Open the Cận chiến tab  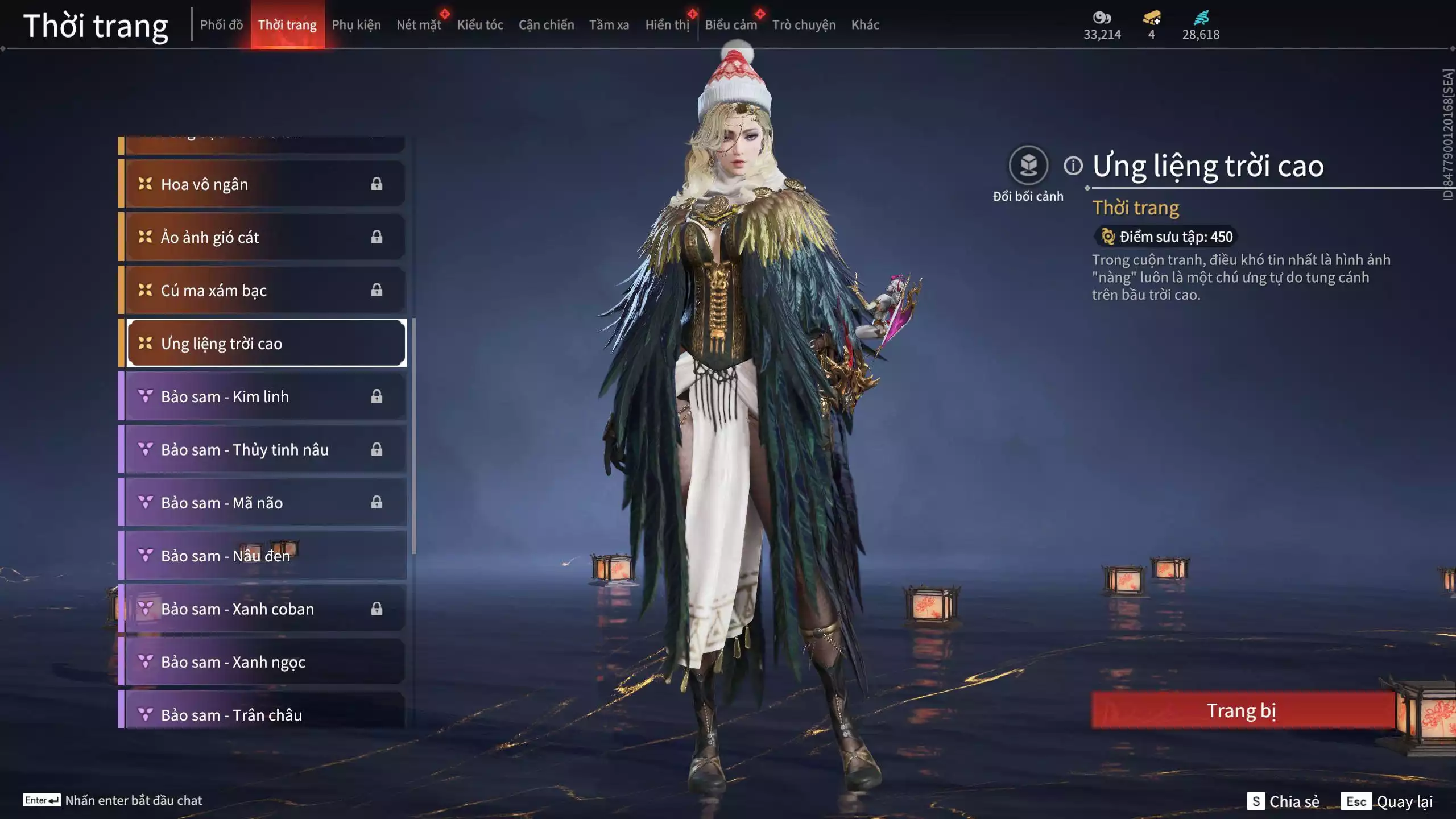point(546,25)
